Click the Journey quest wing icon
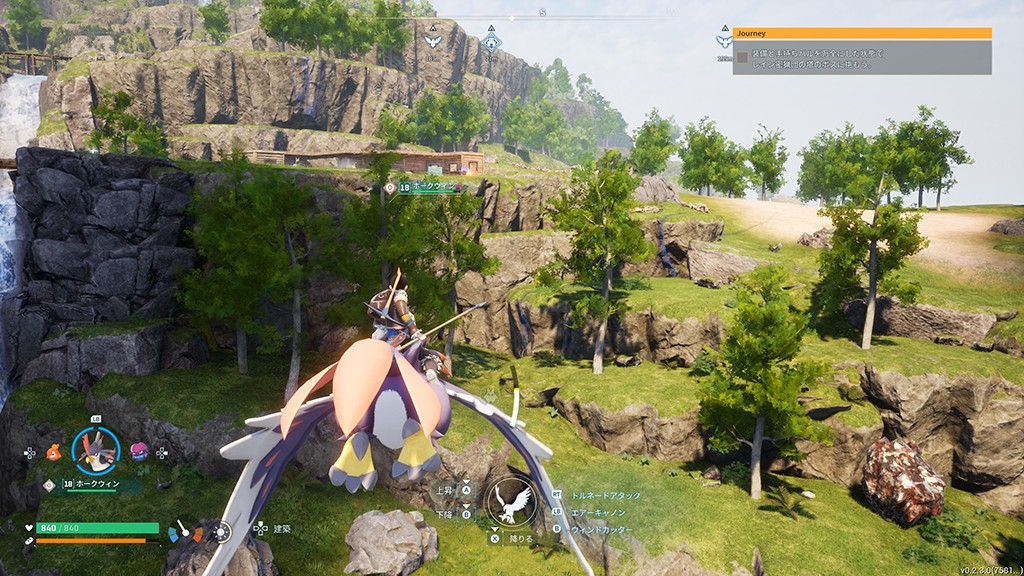Image resolution: width=1024 pixels, height=576 pixels. tap(724, 41)
